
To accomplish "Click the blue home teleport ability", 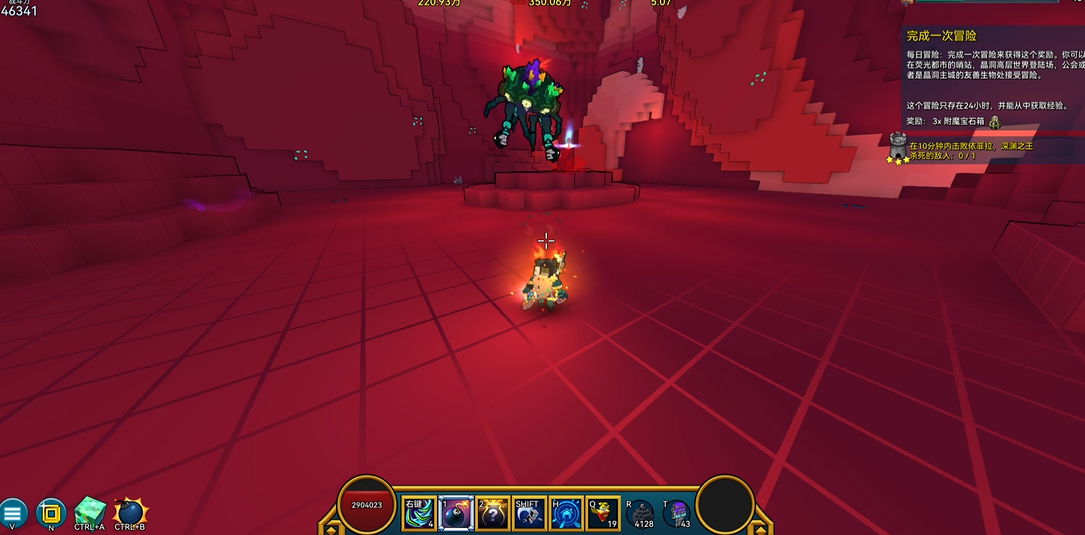I will click(x=566, y=513).
